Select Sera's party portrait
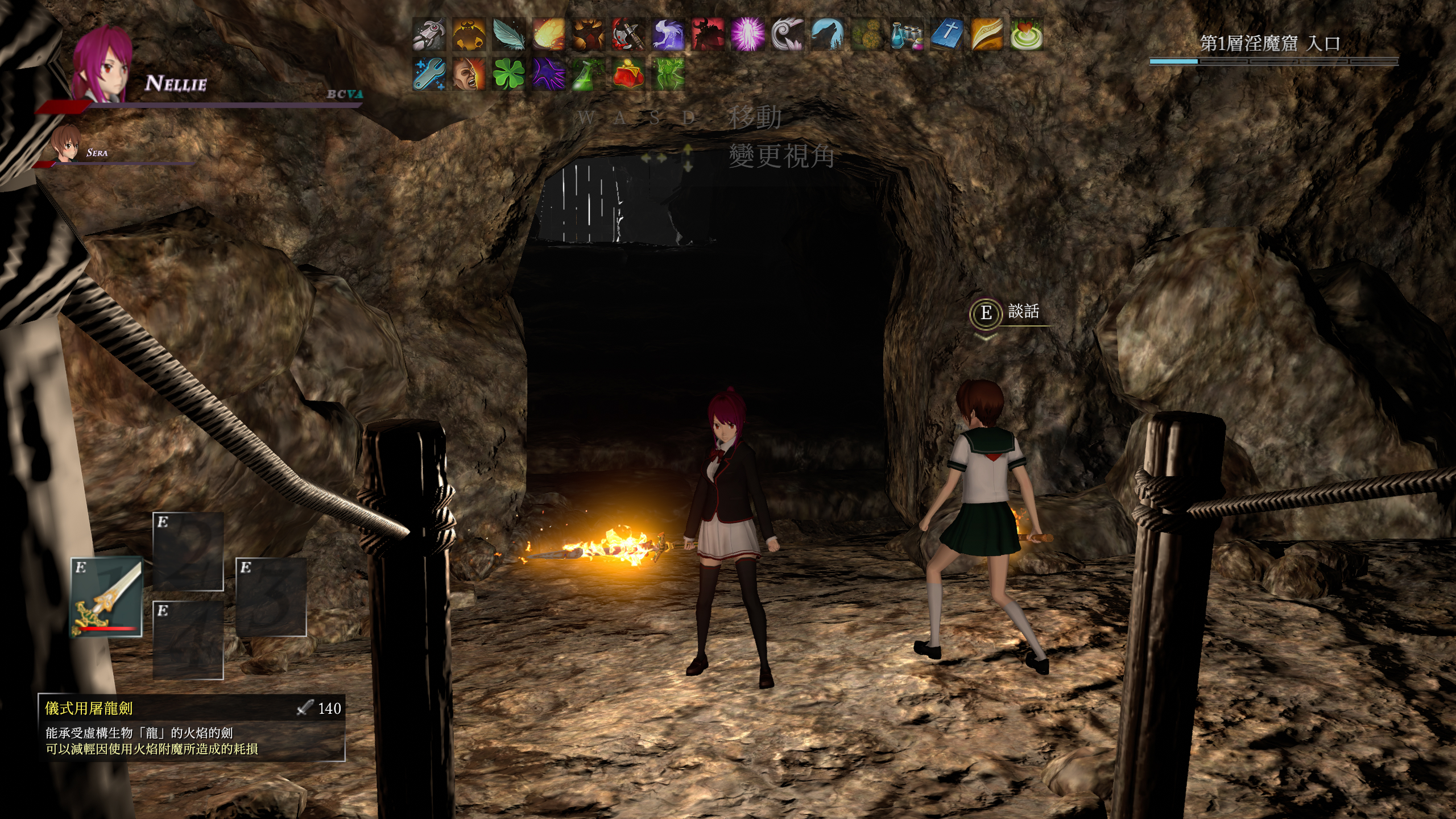Image resolution: width=1456 pixels, height=819 pixels. 65,144
